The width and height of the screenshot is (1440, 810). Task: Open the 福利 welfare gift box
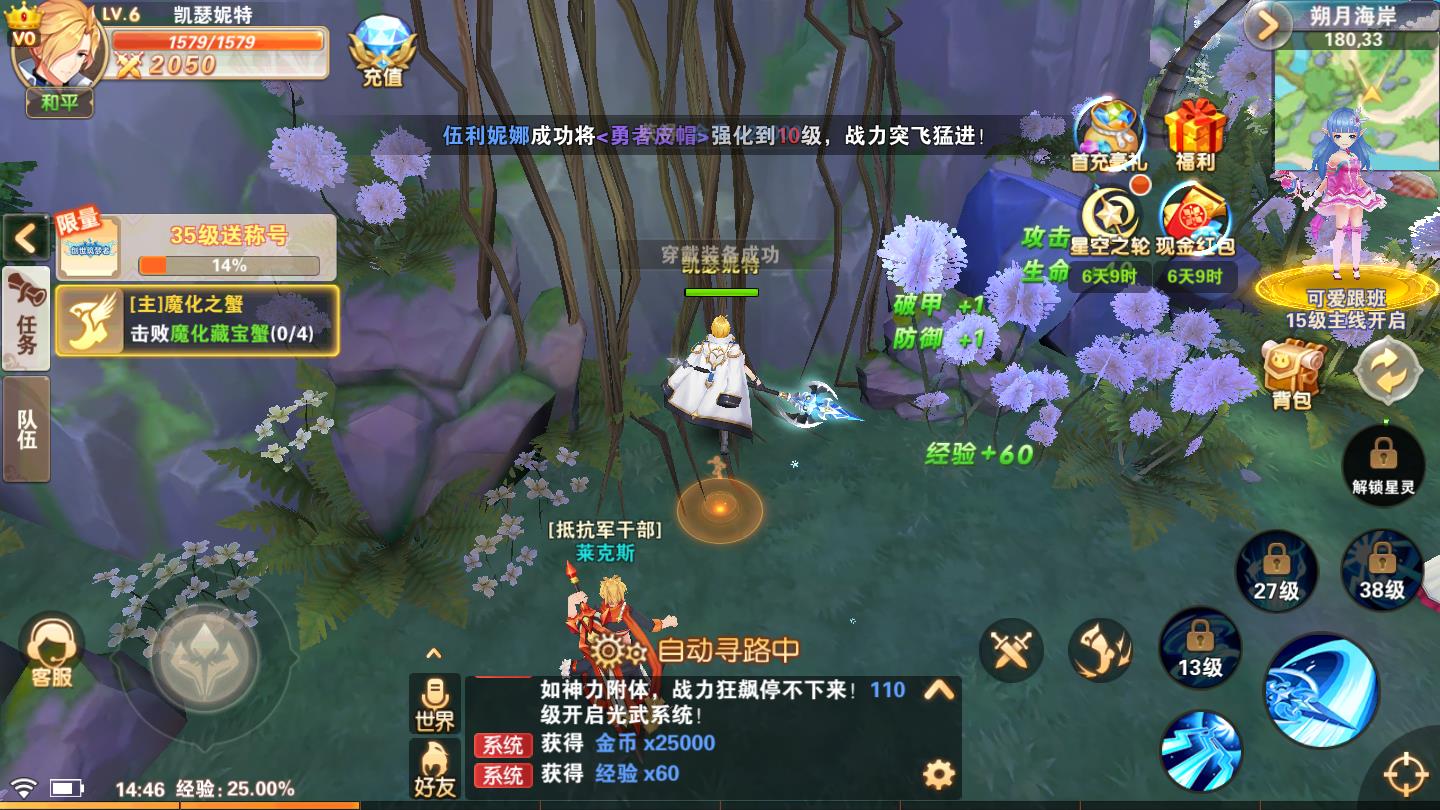click(x=1197, y=130)
